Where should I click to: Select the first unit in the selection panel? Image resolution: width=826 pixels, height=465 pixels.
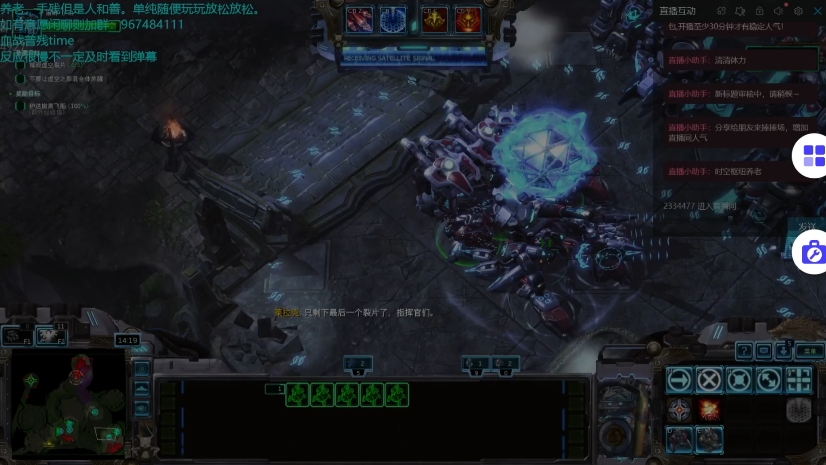pos(297,395)
